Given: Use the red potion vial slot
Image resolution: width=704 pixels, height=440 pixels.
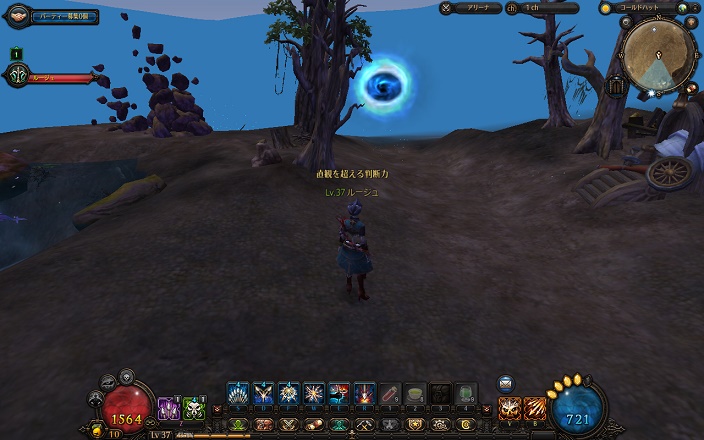Looking at the screenshot, I should [x=389, y=394].
